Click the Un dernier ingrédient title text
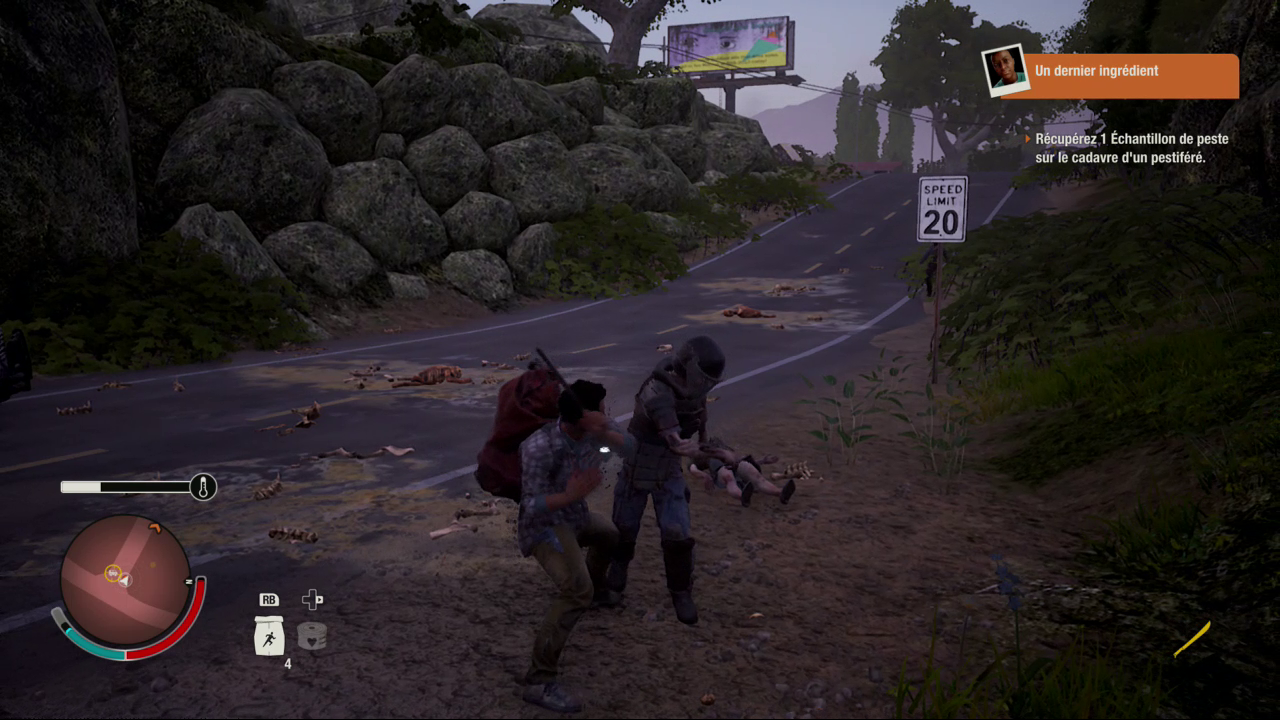Viewport: 1280px width, 720px height. pos(1096,71)
